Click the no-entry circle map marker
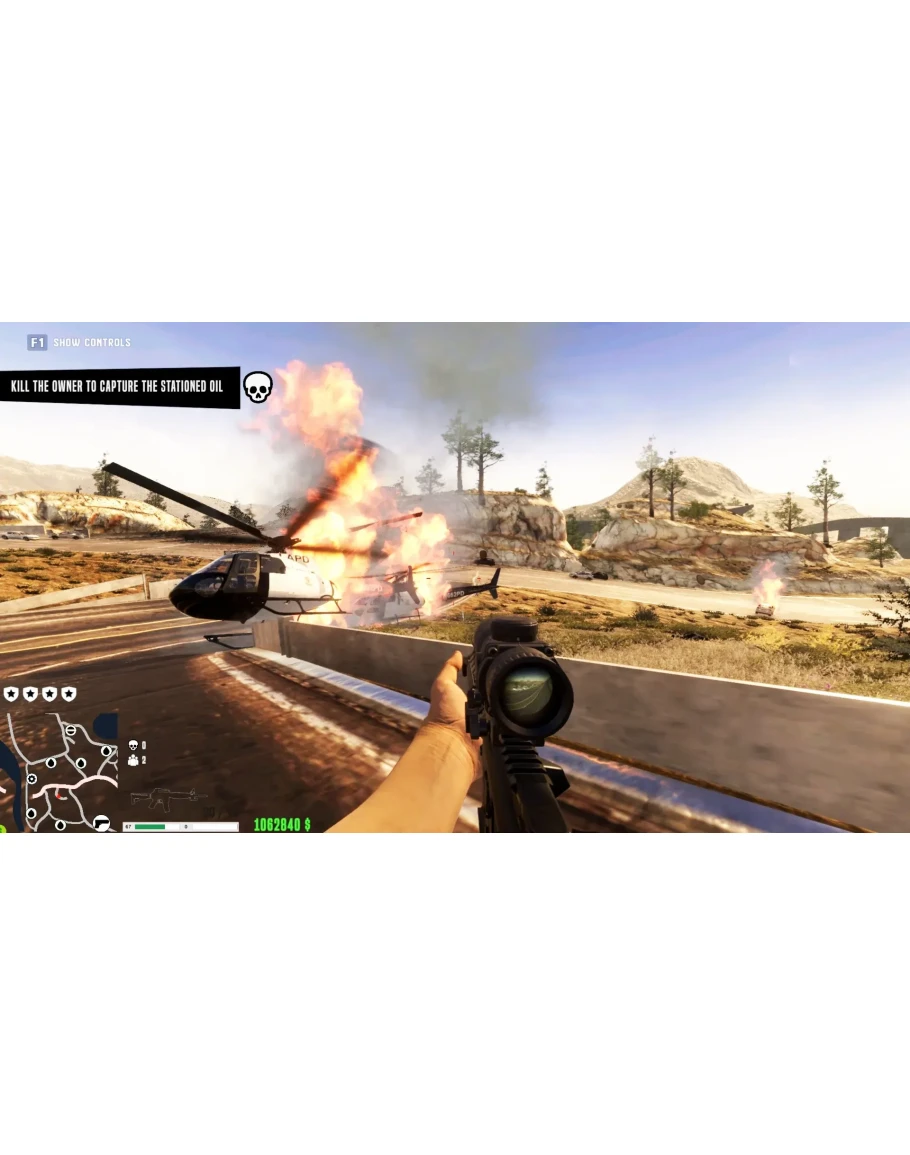 point(71,731)
